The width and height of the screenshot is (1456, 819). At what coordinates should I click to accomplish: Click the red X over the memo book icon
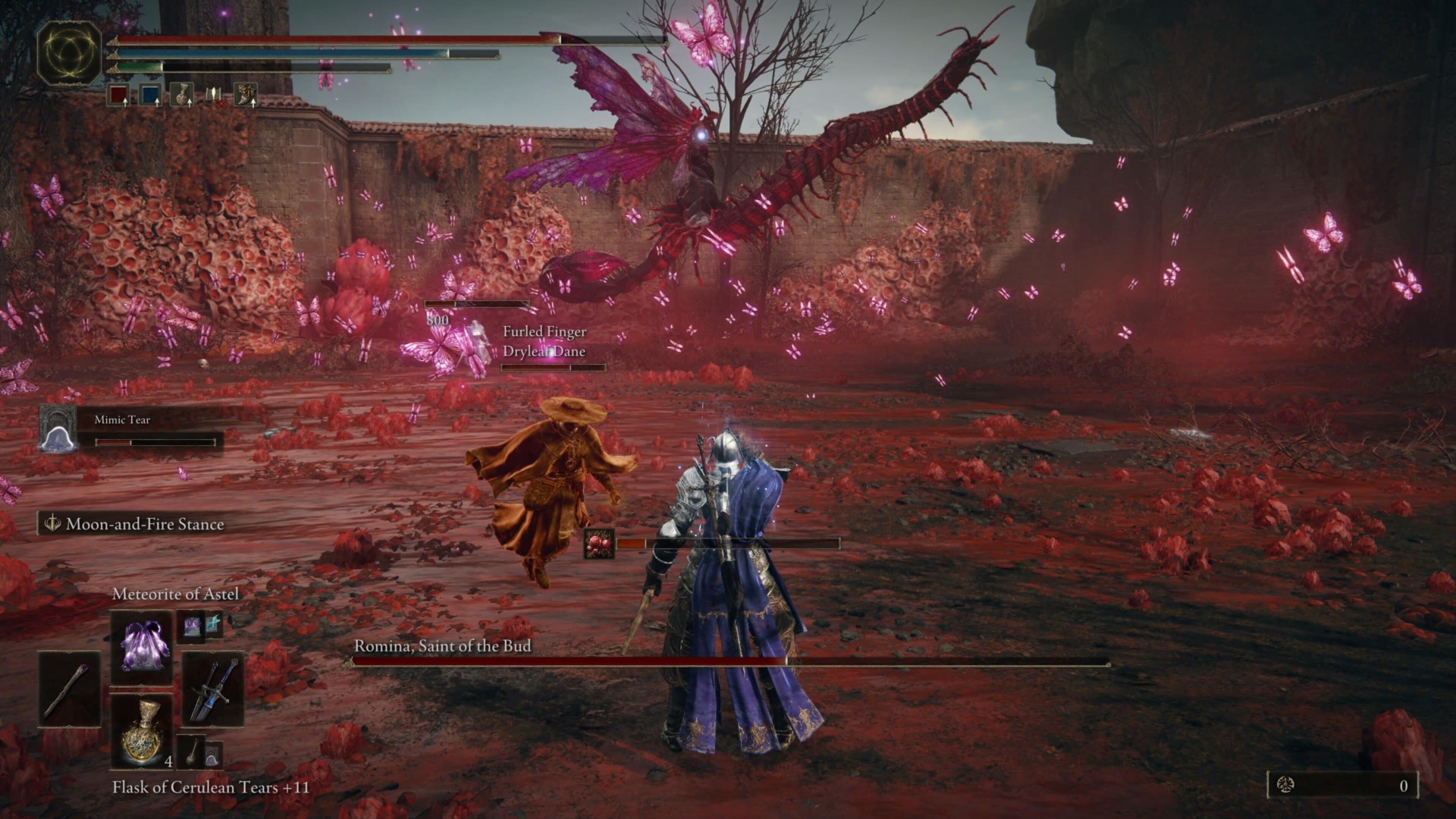pos(221,104)
